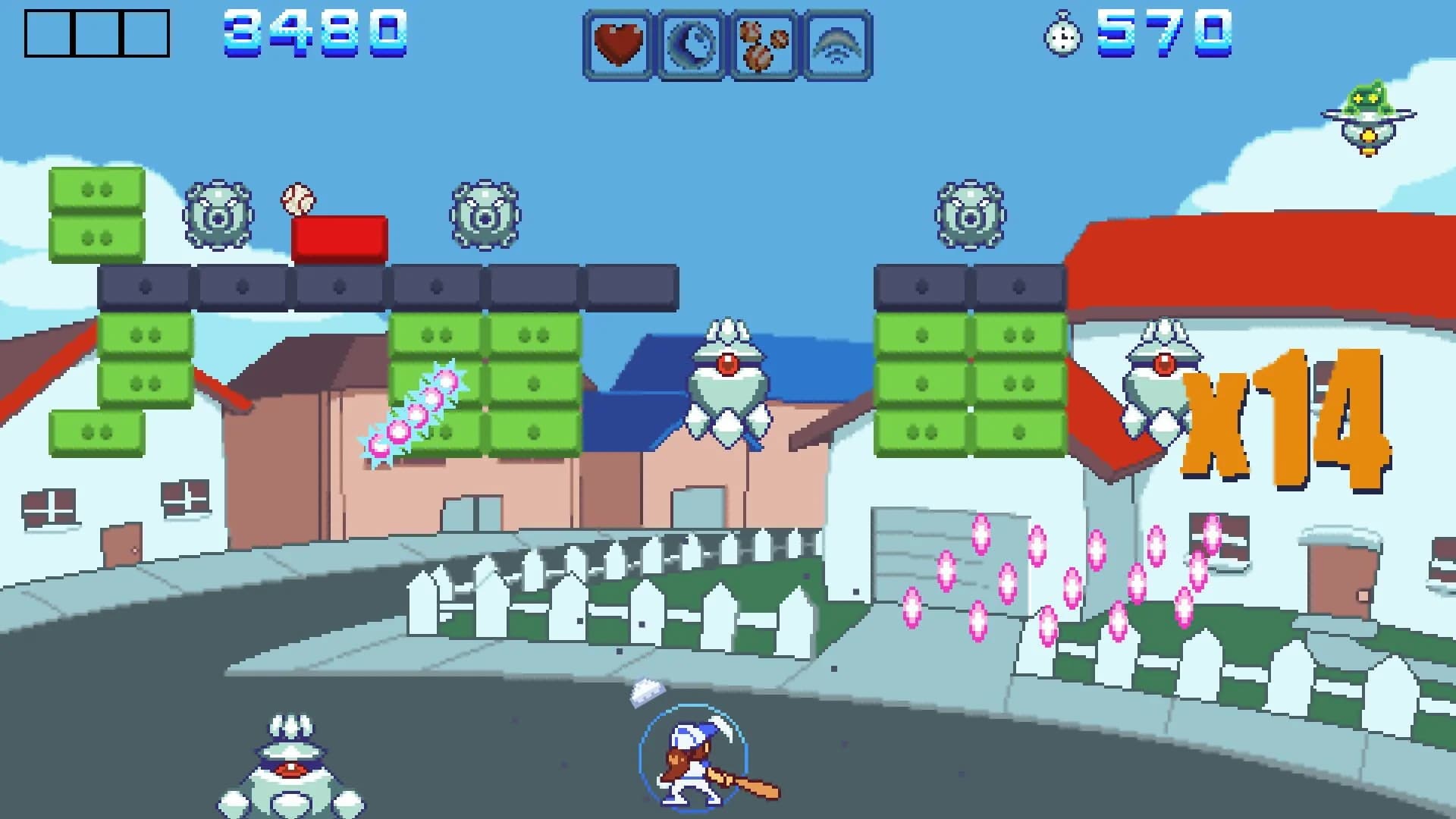Screen dimensions: 1456x819
Task: Click the red brick block
Action: pyautogui.click(x=339, y=237)
